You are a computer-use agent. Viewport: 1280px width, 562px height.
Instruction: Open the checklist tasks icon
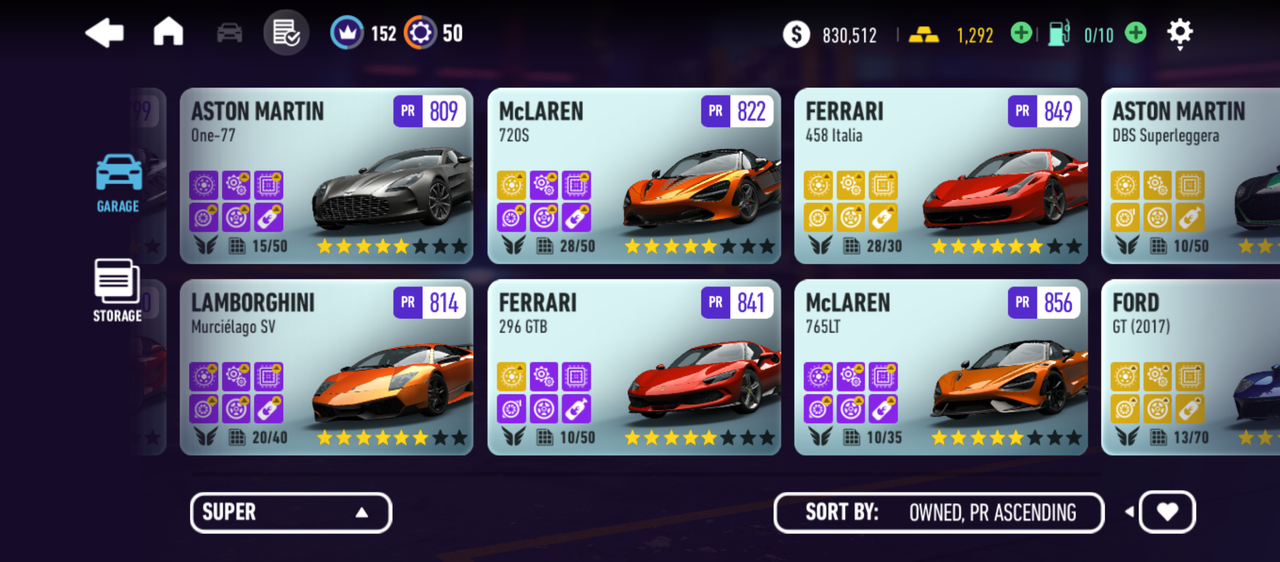point(286,33)
